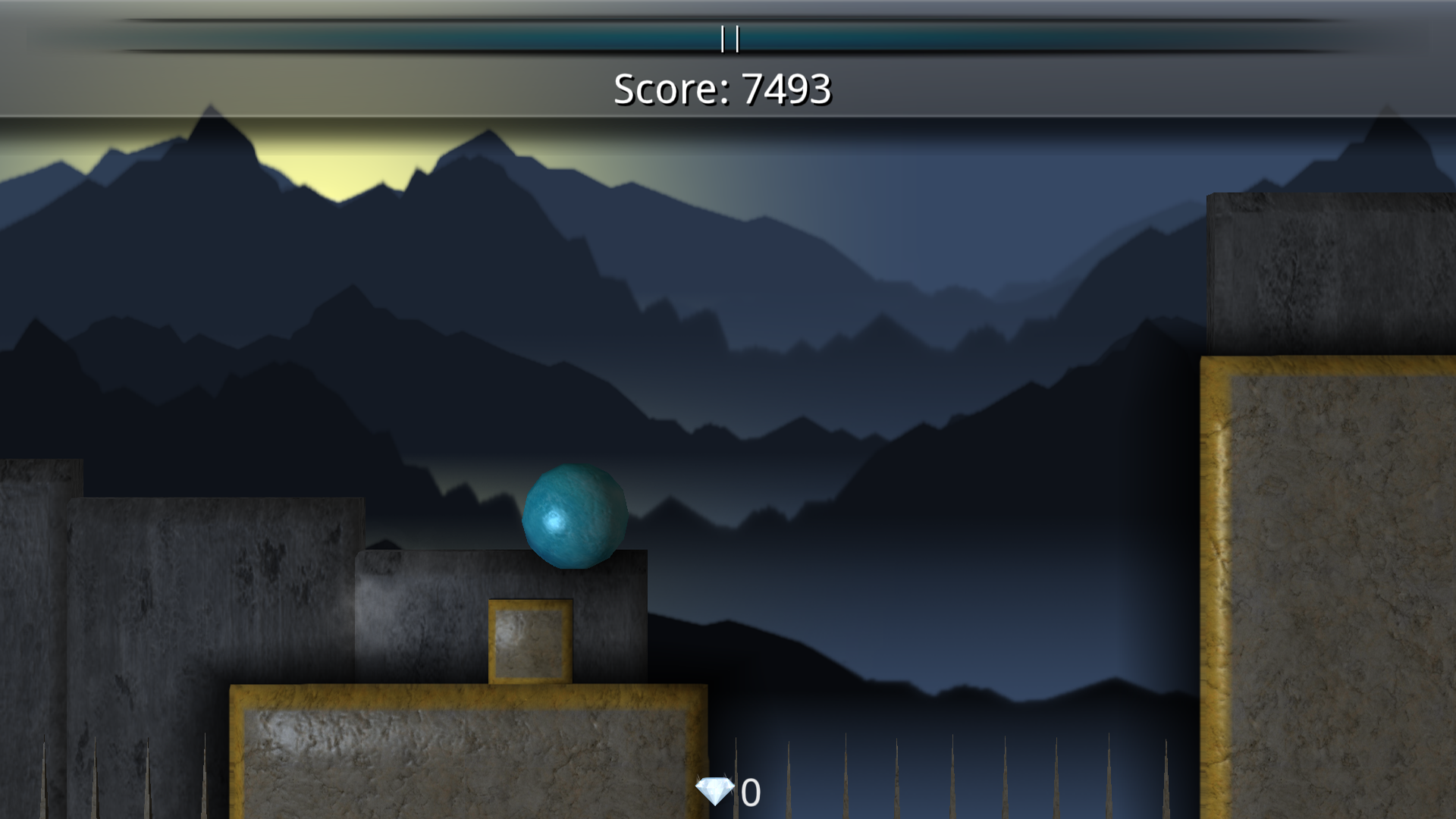Click the Score: 7493 header
Image resolution: width=1456 pixels, height=819 pixels.
tap(723, 90)
